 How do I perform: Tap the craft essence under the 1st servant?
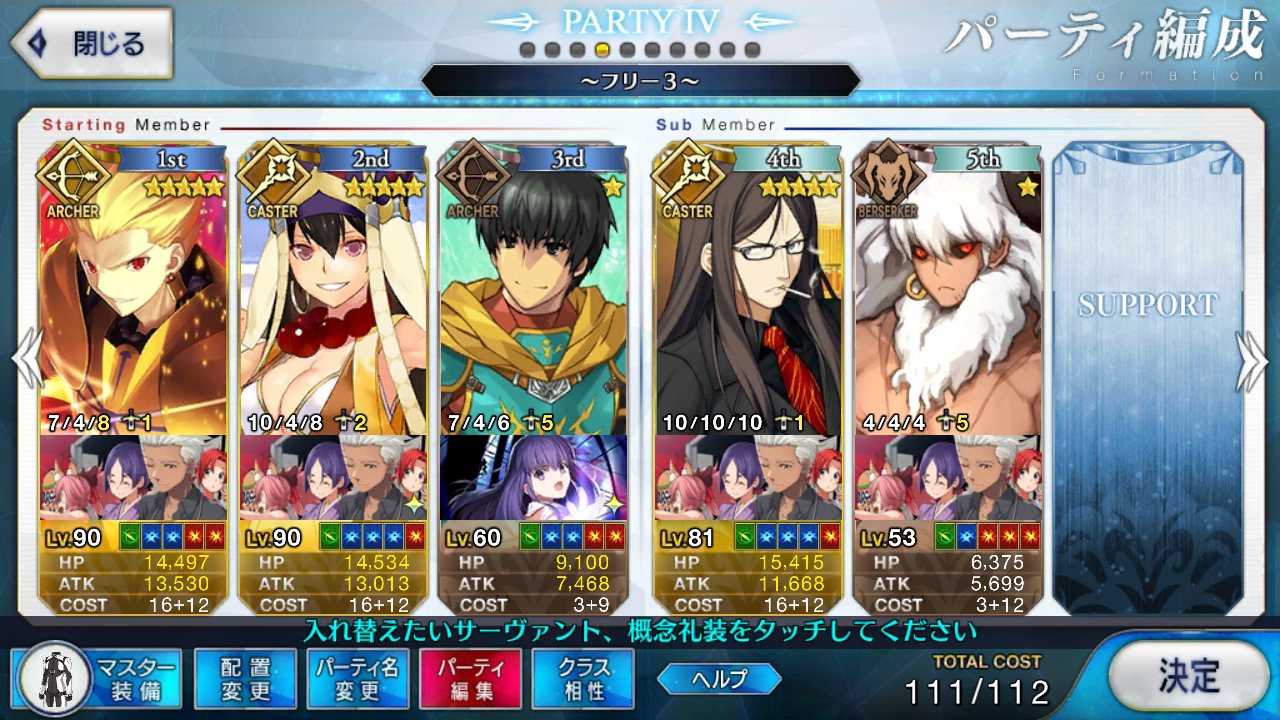click(132, 478)
